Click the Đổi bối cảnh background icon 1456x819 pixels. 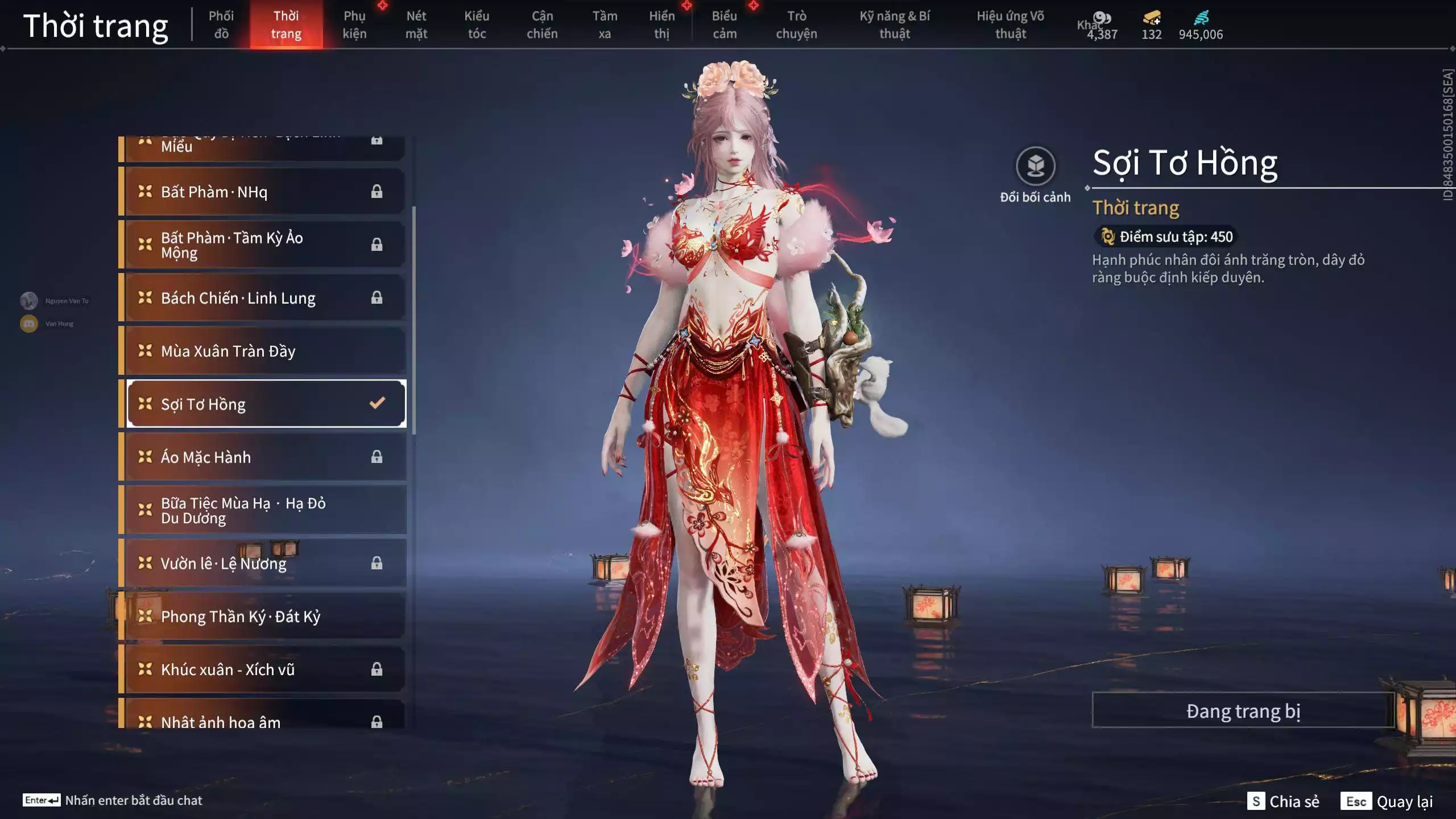pos(1035,167)
